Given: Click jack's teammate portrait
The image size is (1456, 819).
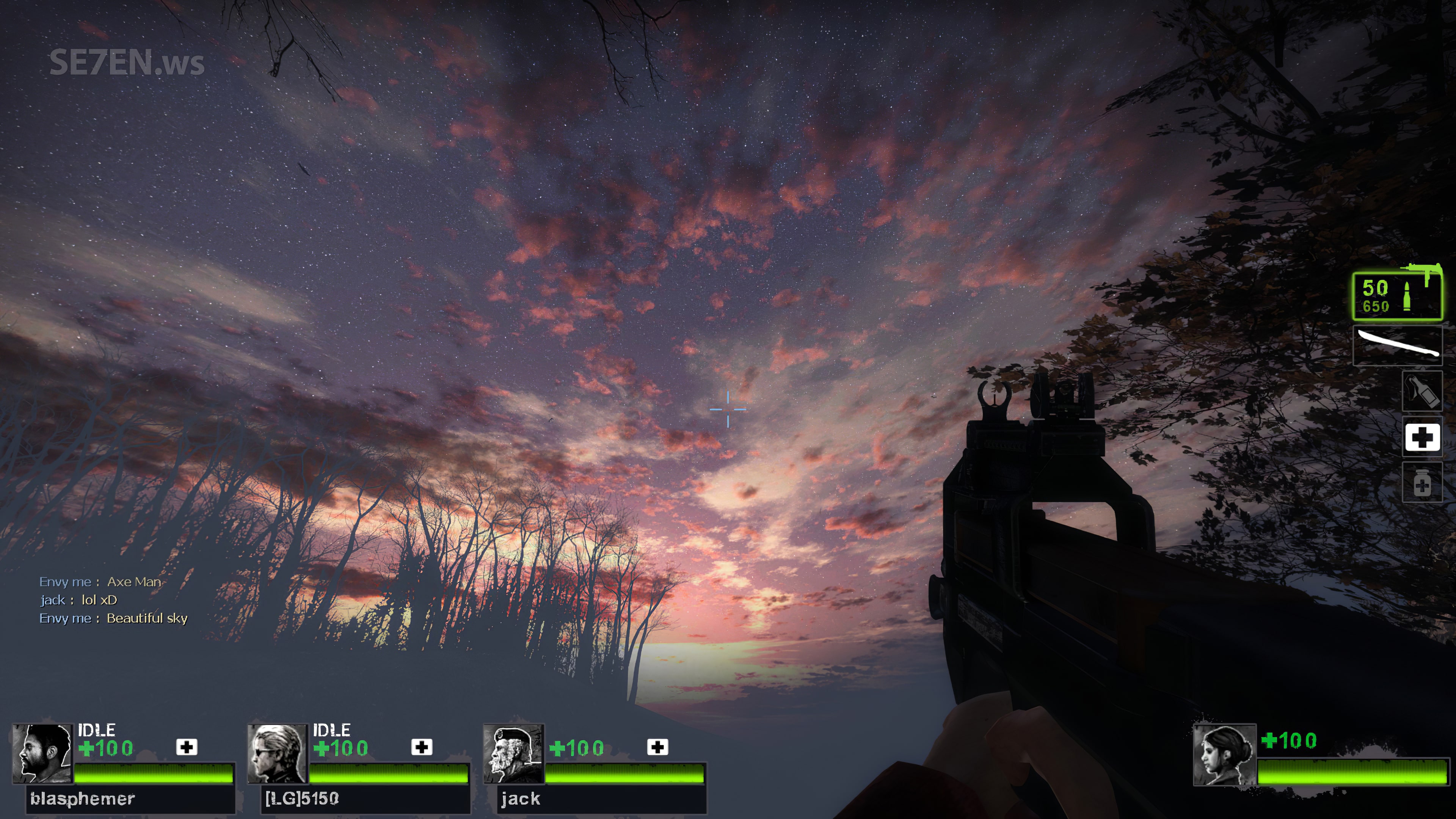Looking at the screenshot, I should point(513,753).
